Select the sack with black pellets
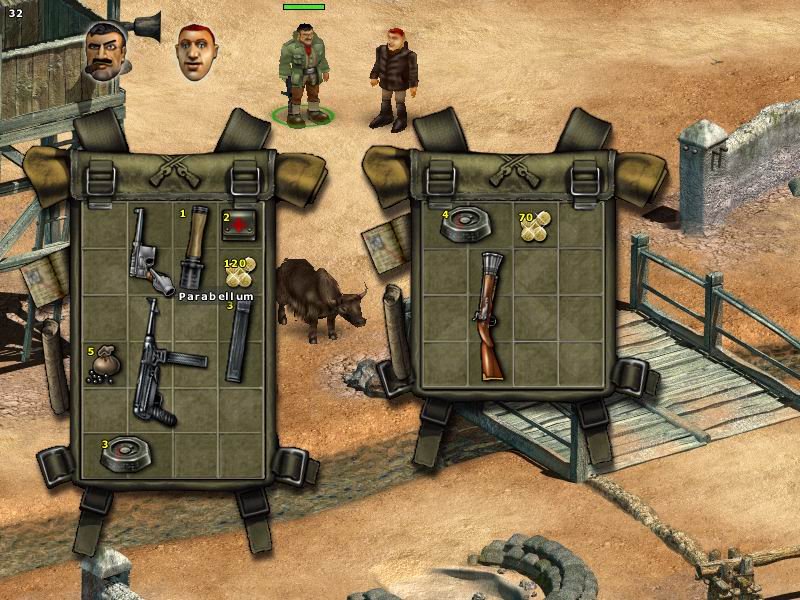 pyautogui.click(x=106, y=367)
